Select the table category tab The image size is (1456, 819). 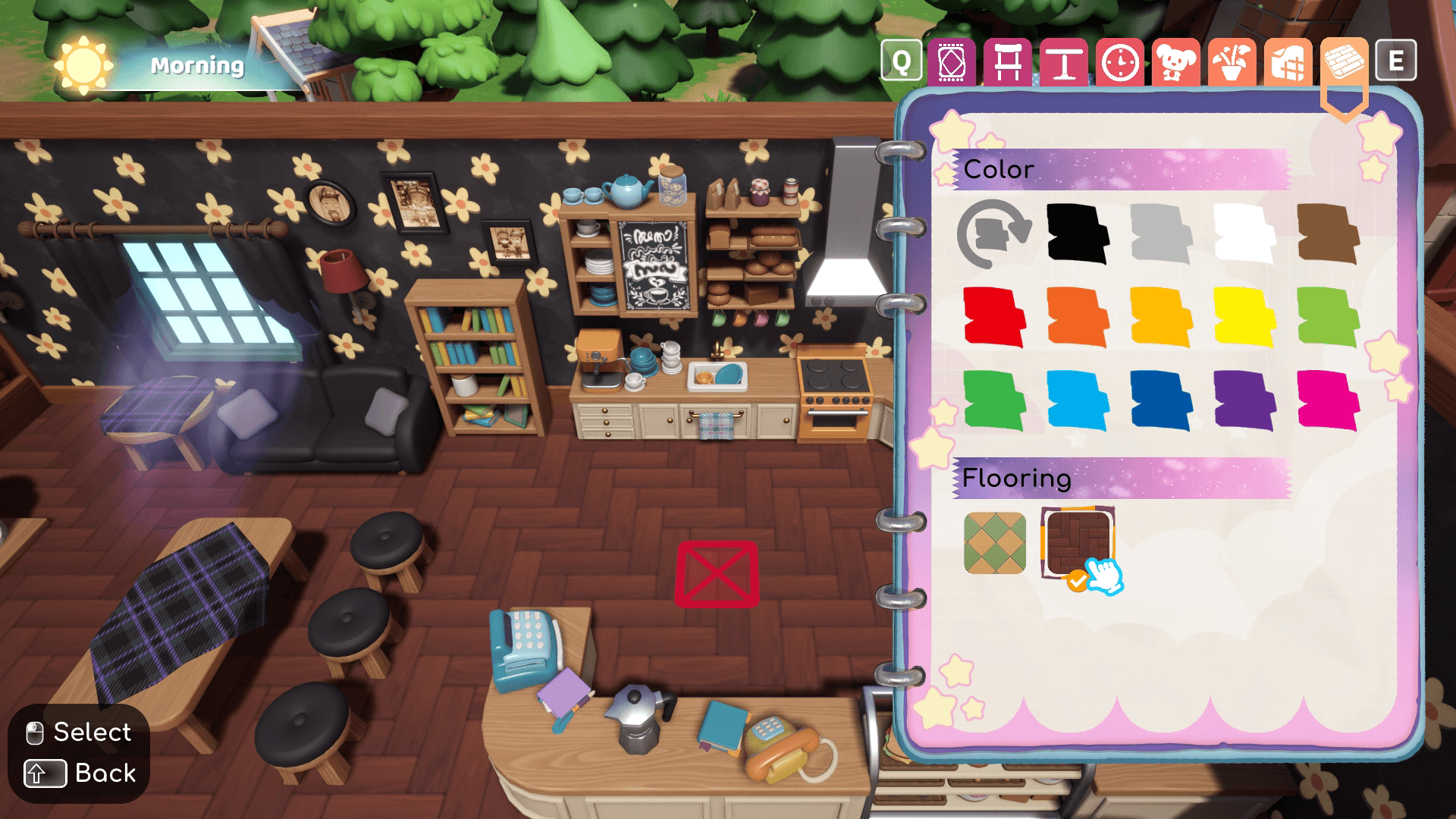pyautogui.click(x=1063, y=61)
